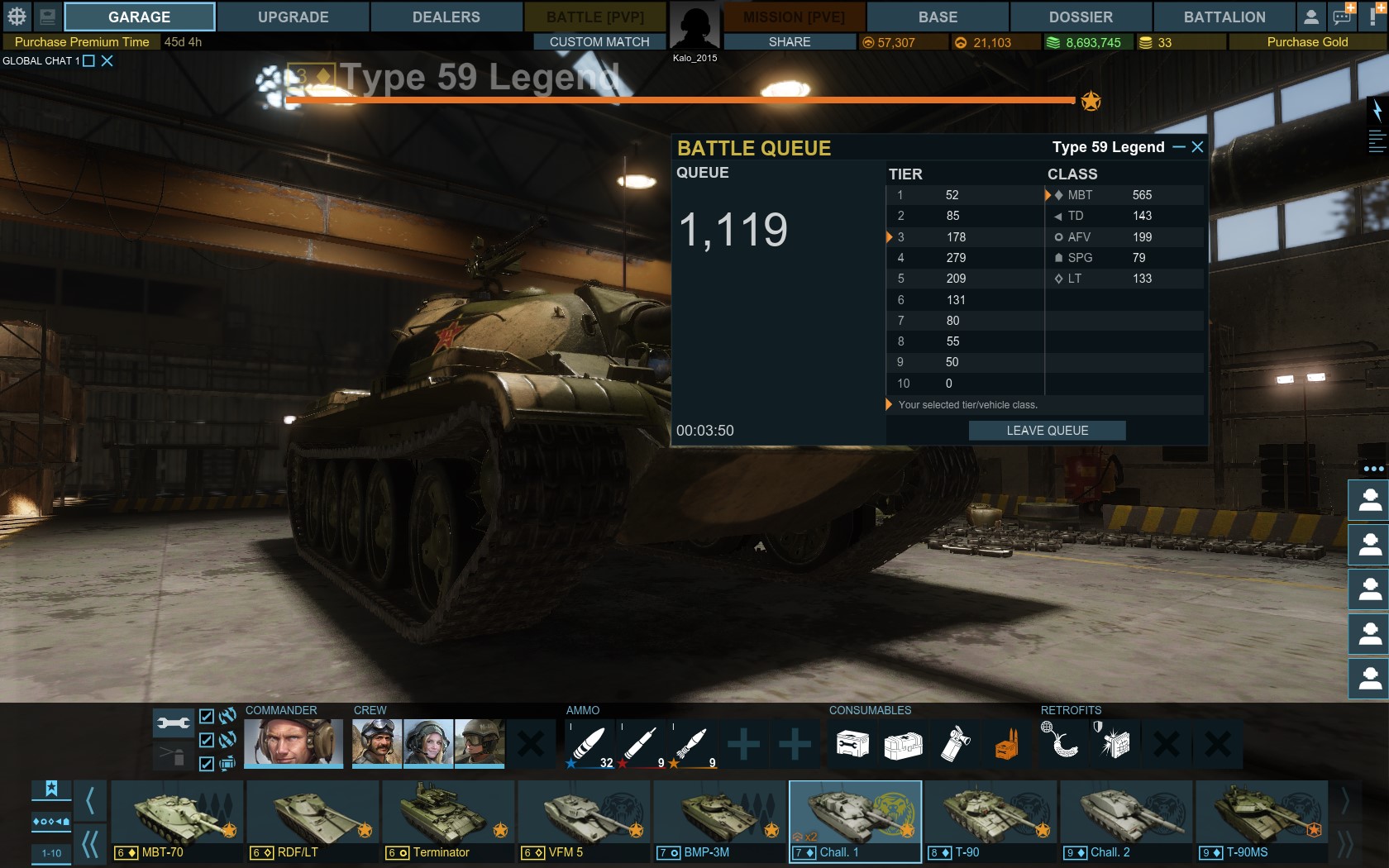Minimize the Battle Queue window
Screen dimensions: 1389x868
[1179, 147]
